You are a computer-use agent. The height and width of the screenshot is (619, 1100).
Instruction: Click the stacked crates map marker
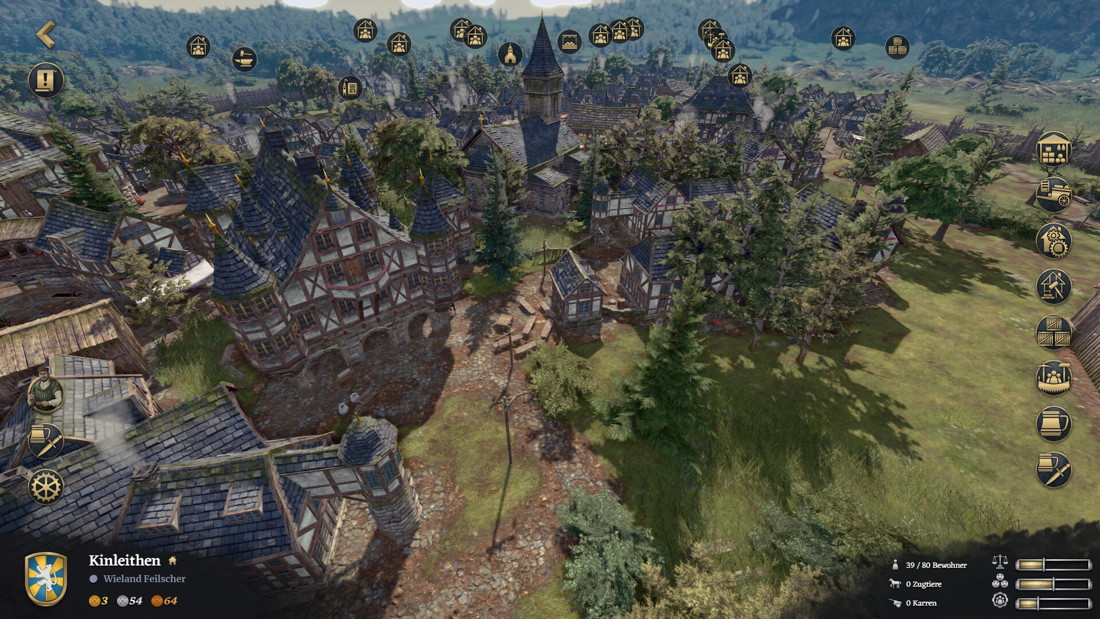[897, 47]
